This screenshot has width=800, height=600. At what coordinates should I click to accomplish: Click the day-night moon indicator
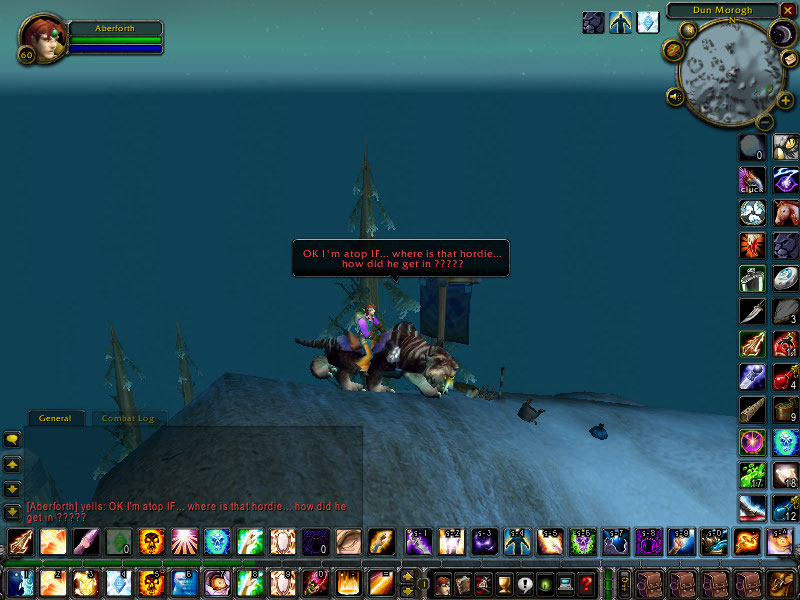(x=780, y=36)
